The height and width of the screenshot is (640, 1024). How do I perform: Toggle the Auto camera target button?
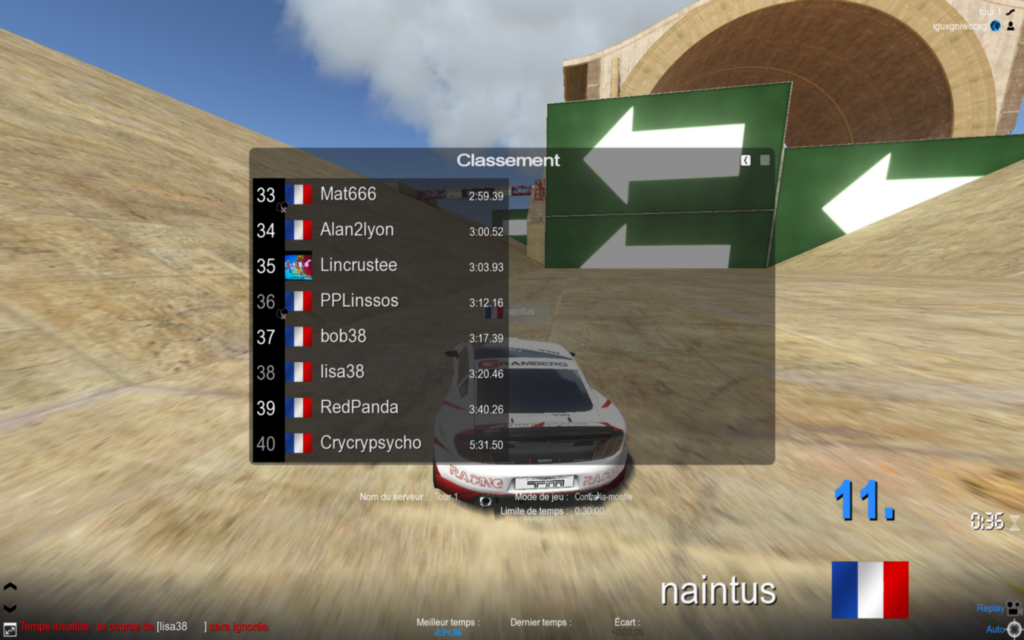[x=1013, y=628]
